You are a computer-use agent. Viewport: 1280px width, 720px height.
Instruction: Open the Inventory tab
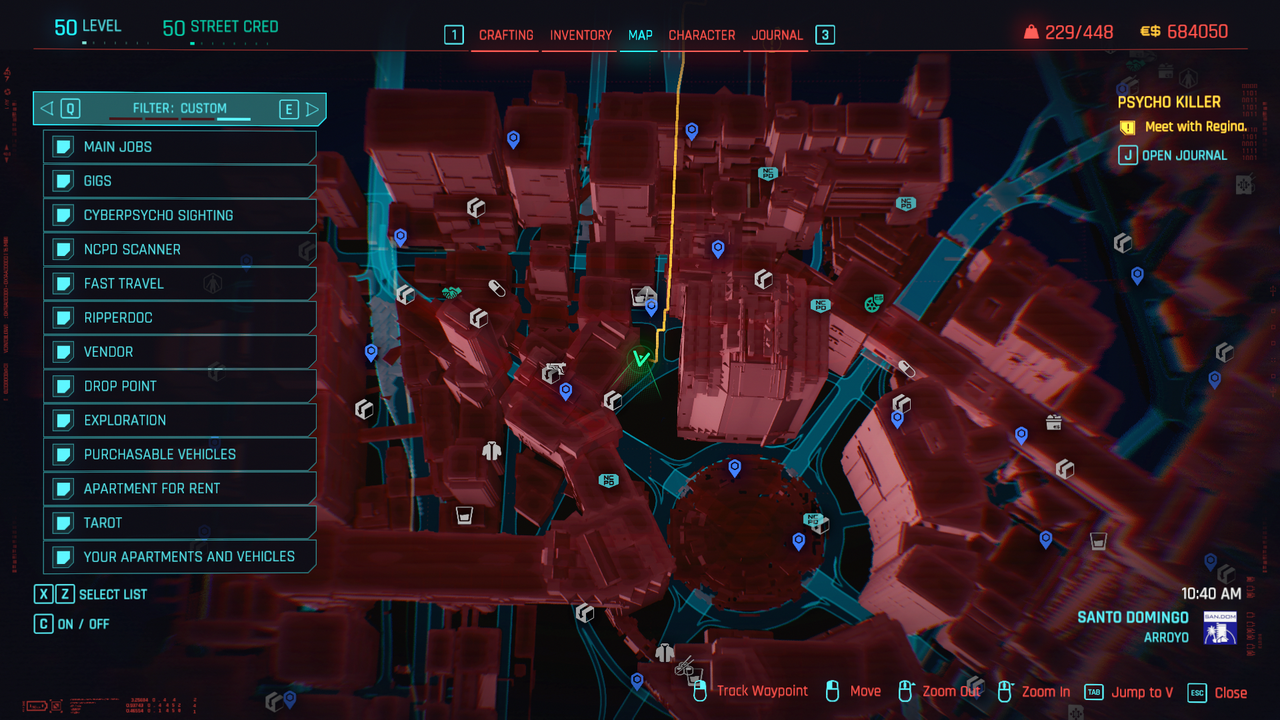581,35
